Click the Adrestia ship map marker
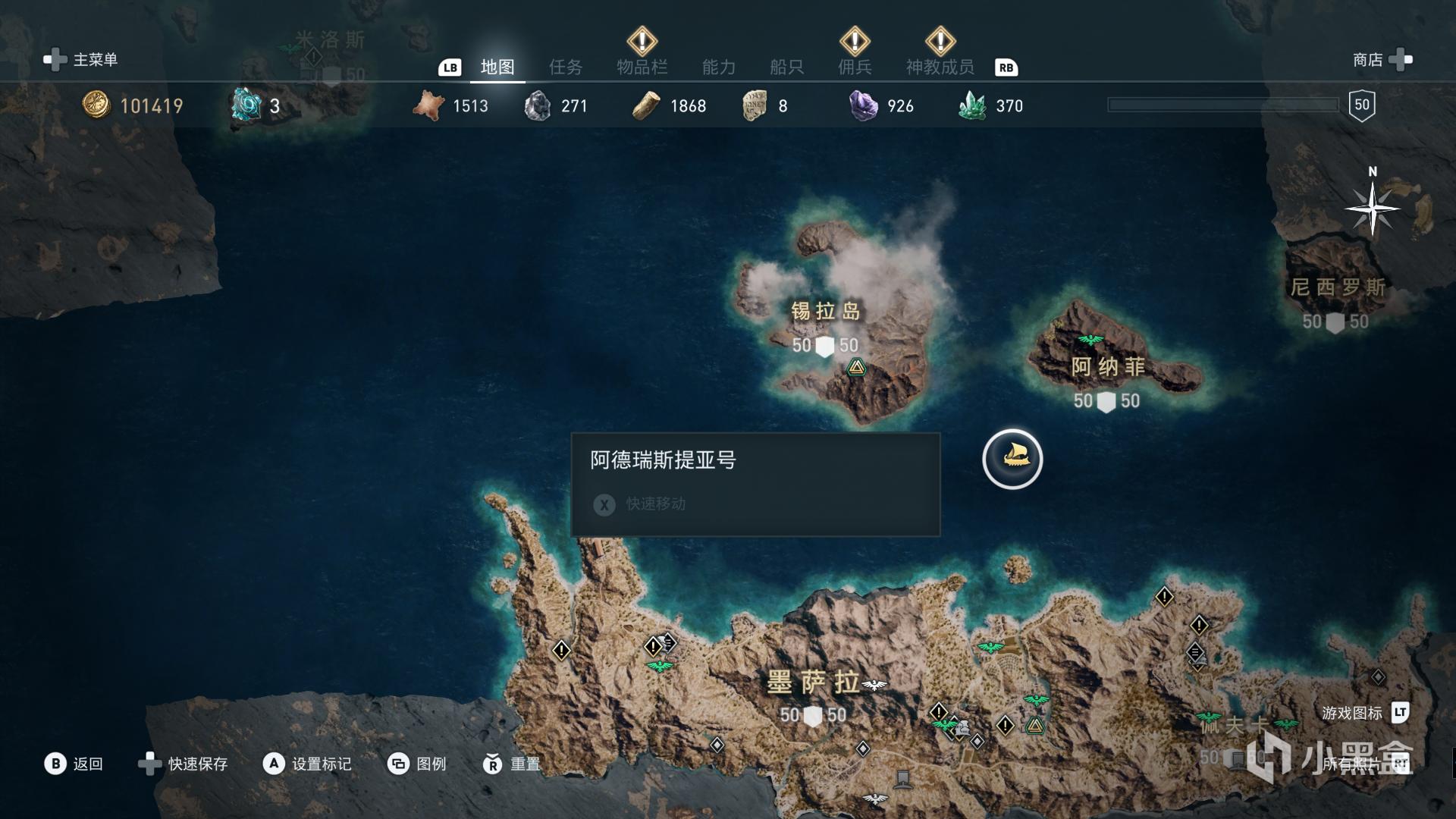1456x819 pixels. tap(1012, 459)
